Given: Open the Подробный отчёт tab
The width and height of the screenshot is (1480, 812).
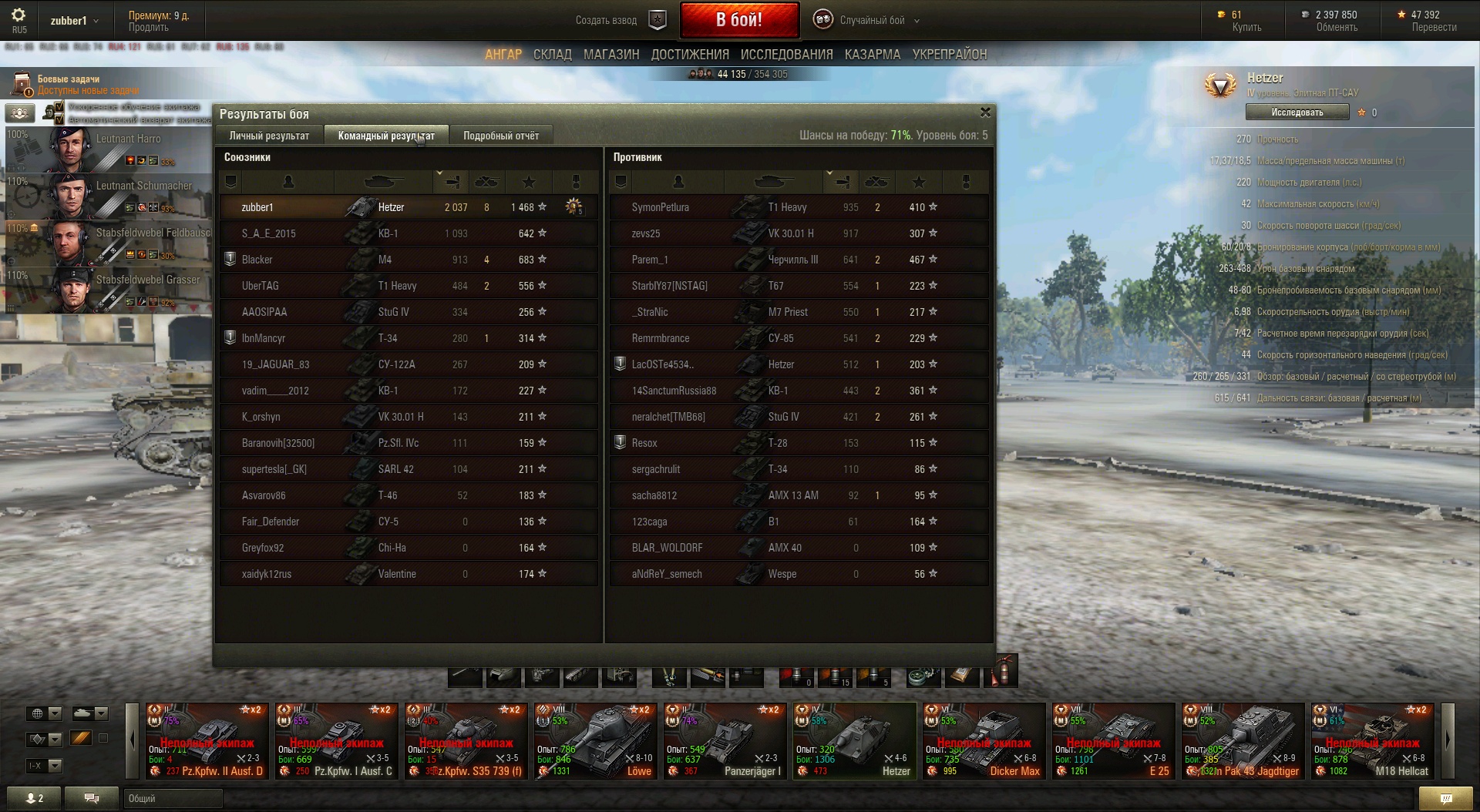Looking at the screenshot, I should [x=501, y=136].
